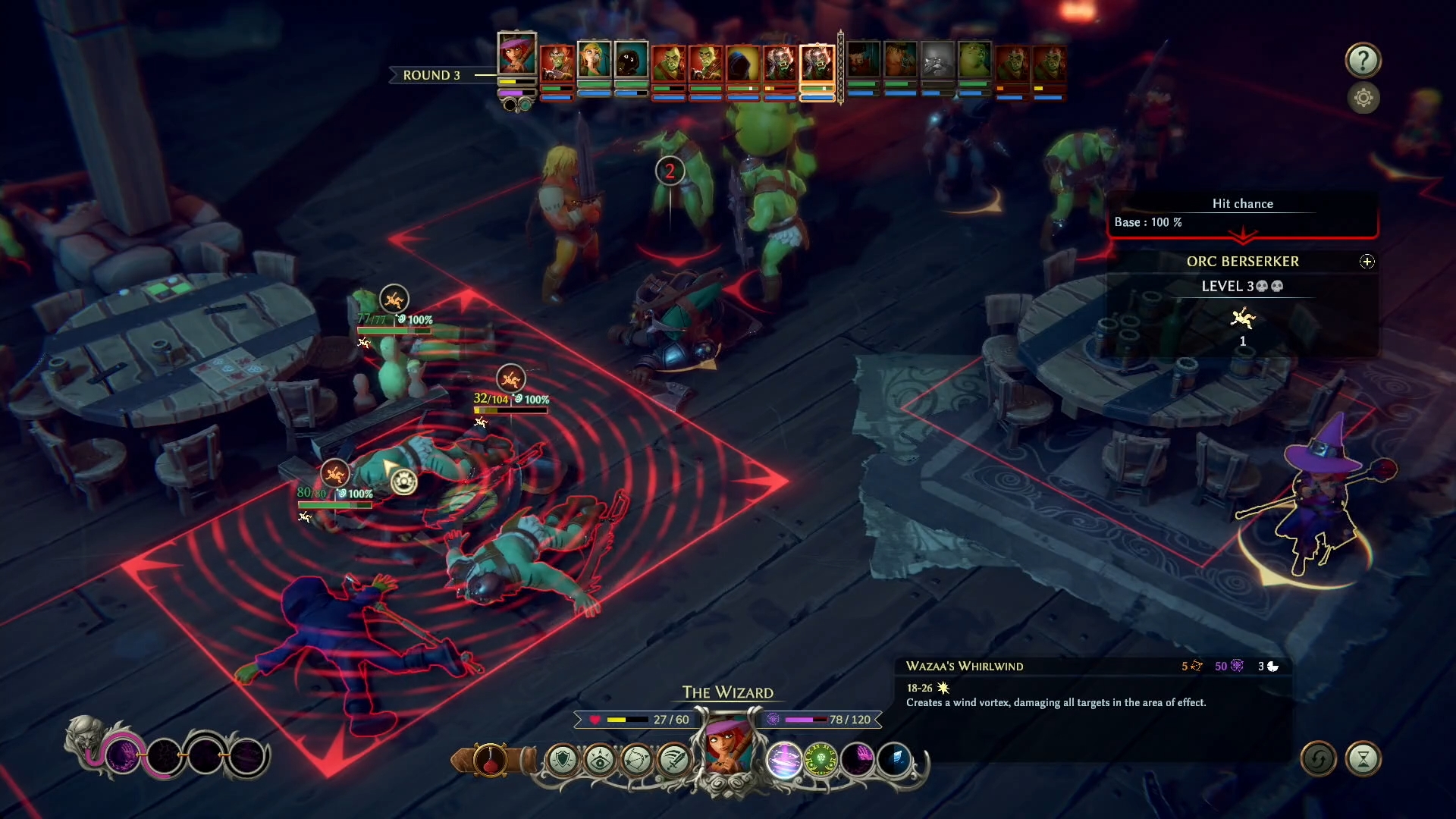Select Wazaa's Whirlwind purple vortex spell
This screenshot has width=1456, height=819.
coord(783,759)
